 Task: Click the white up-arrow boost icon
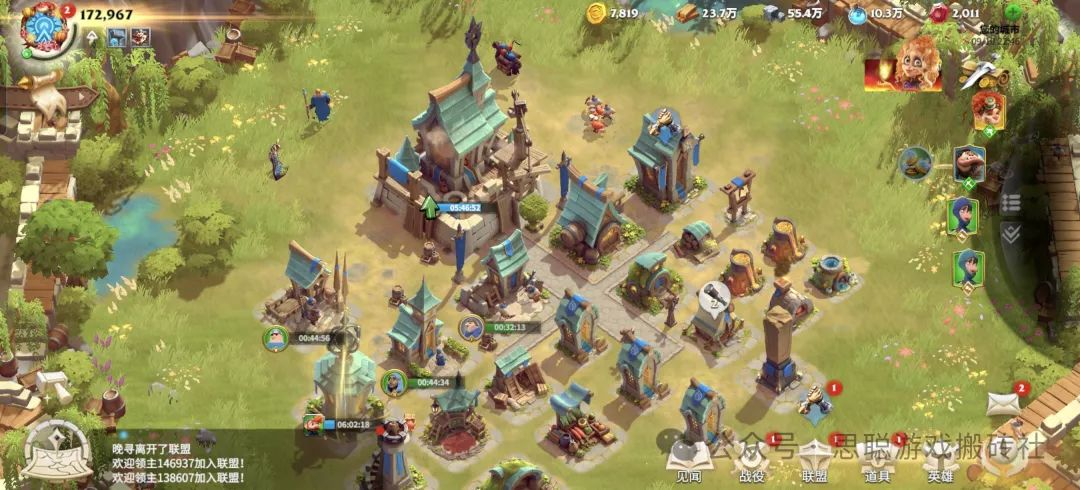point(93,37)
